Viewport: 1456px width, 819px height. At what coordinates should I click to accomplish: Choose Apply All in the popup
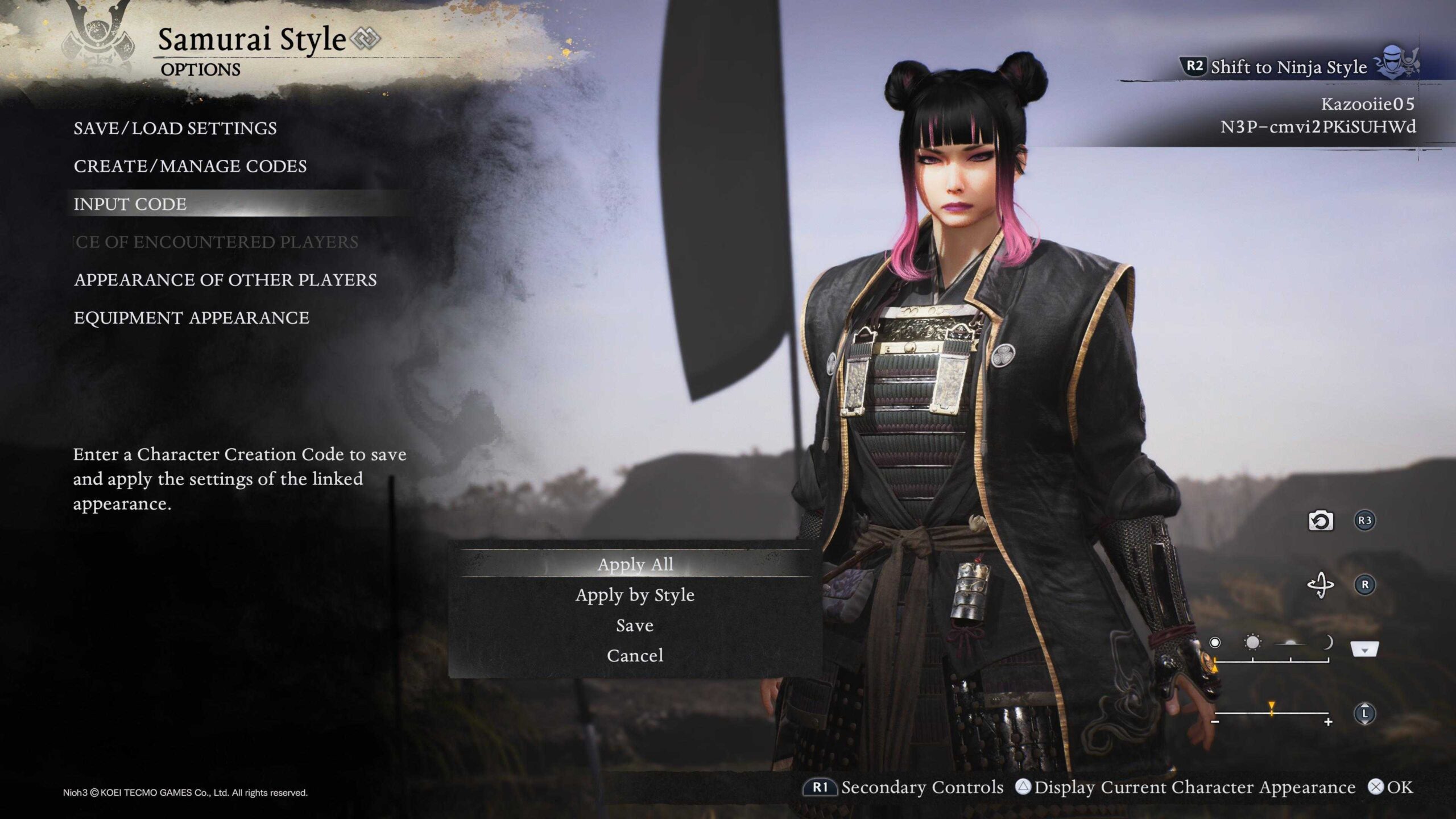pyautogui.click(x=635, y=564)
